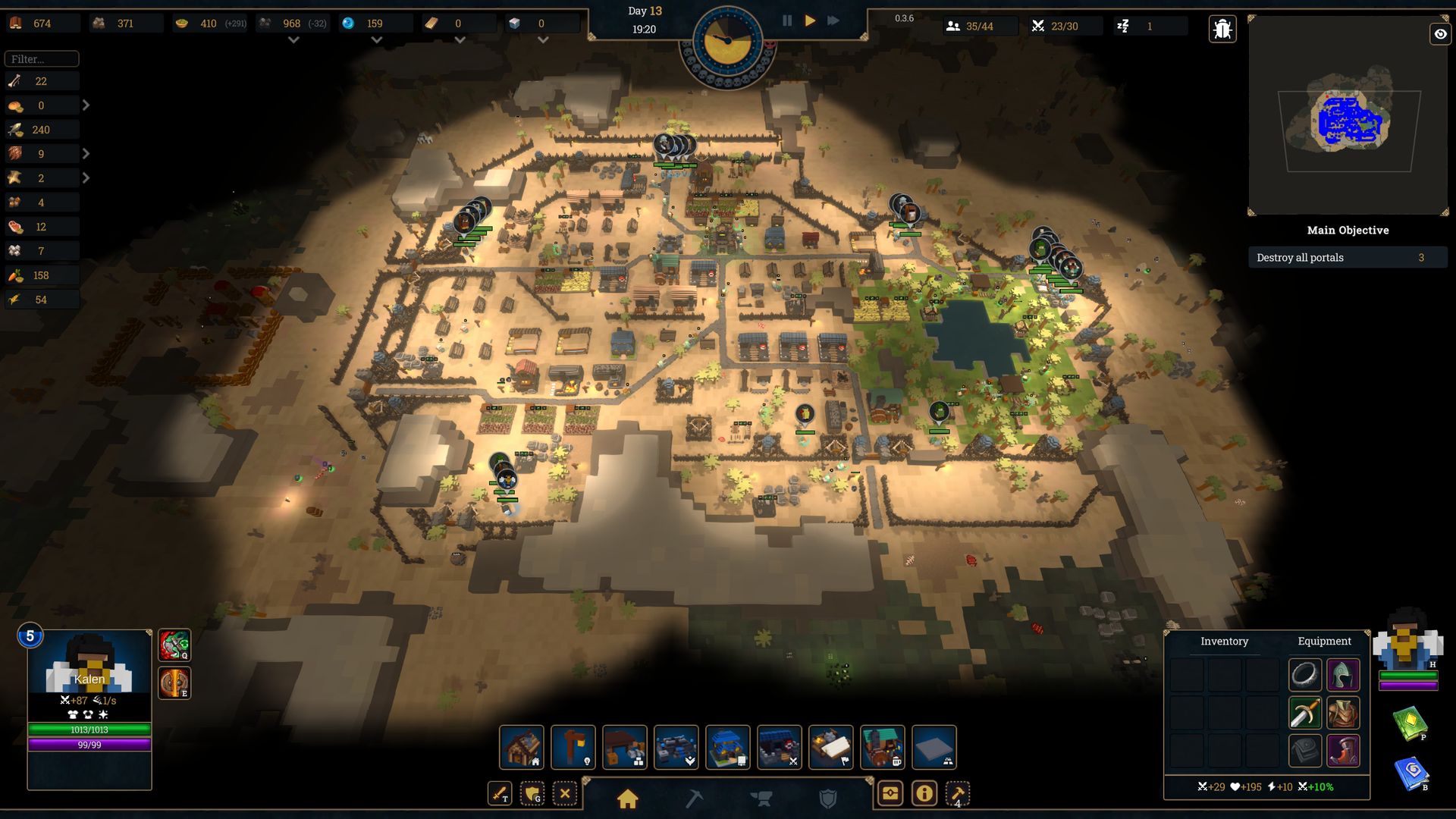Click on the minimap
1456x819 pixels.
[x=1348, y=118]
